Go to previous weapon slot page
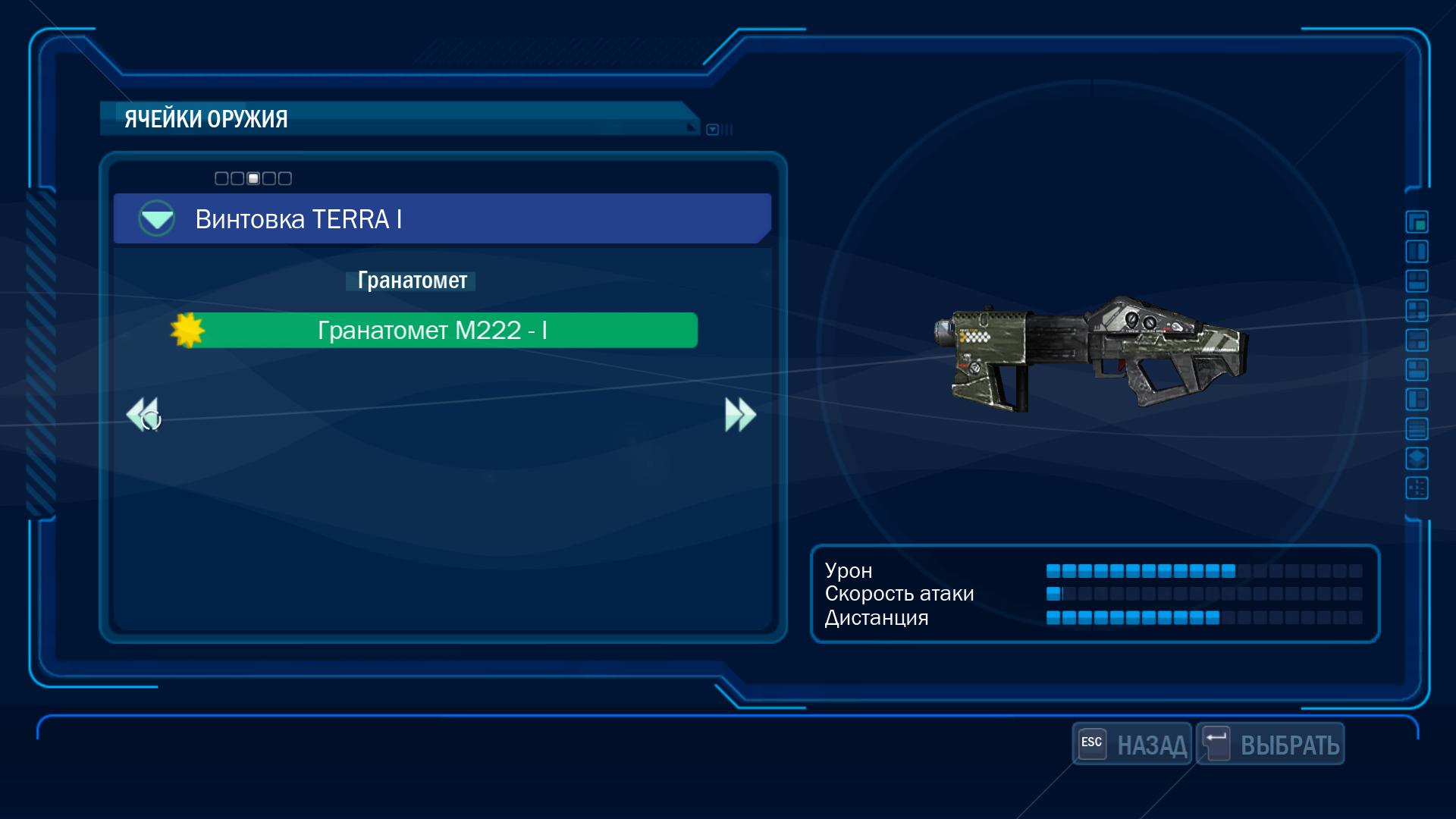The image size is (1456, 819). pyautogui.click(x=143, y=415)
